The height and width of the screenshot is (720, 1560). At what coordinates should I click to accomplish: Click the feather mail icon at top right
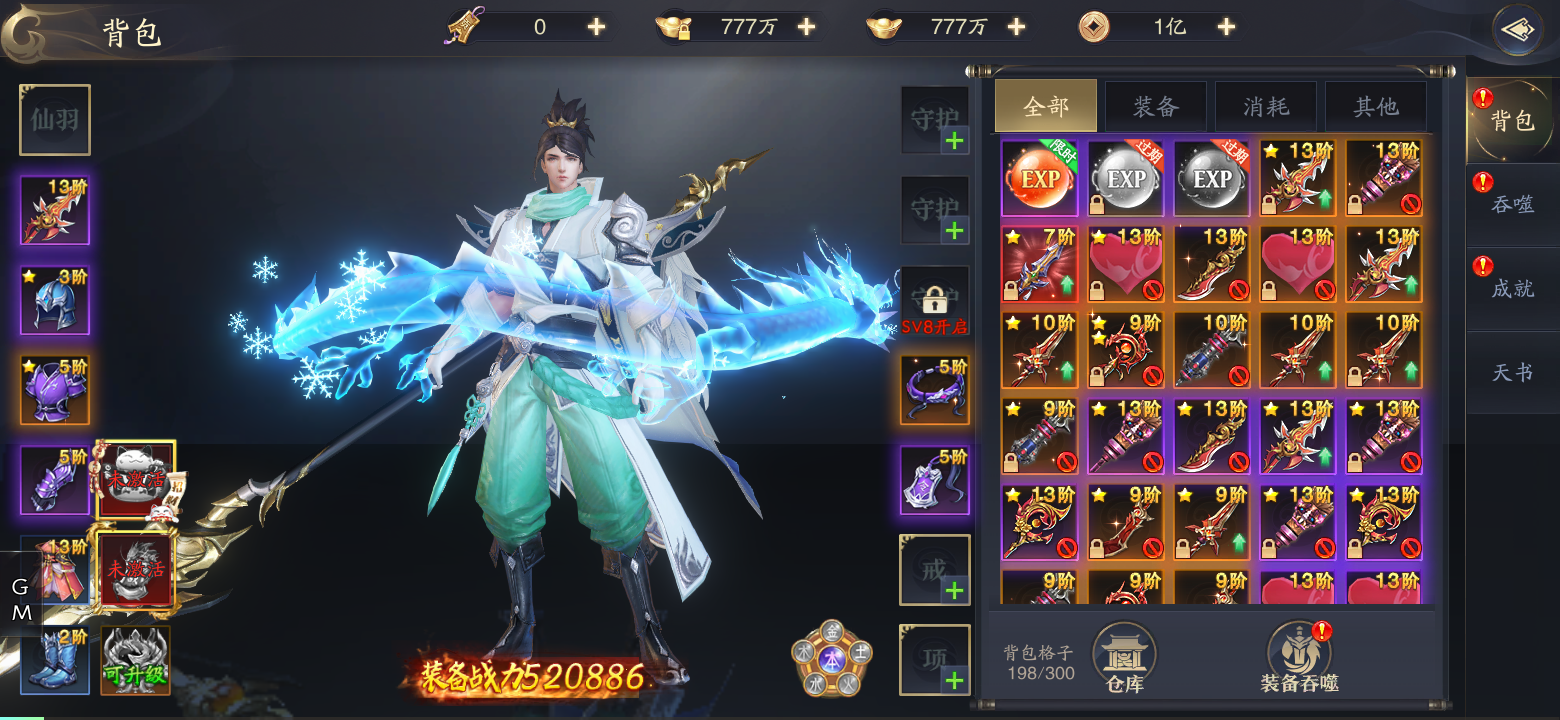point(1518,28)
